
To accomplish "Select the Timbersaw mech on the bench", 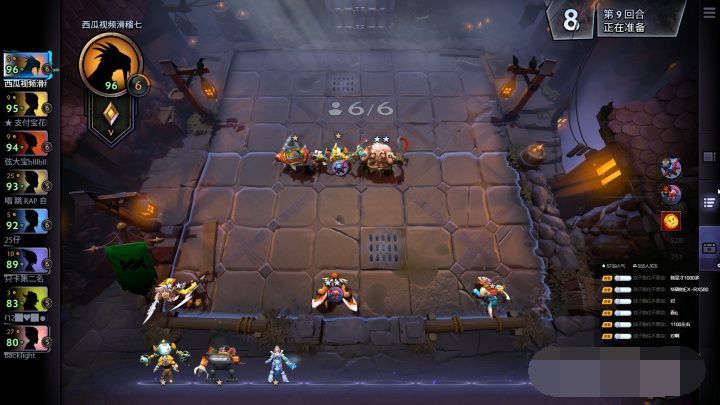I will 221,364.
